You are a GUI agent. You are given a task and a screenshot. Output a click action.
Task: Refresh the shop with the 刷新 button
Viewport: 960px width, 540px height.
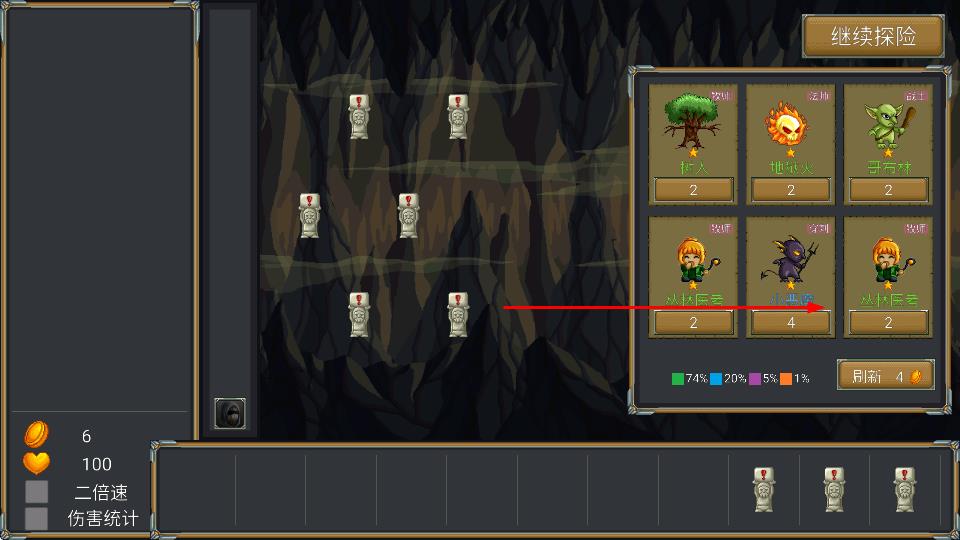tap(885, 376)
